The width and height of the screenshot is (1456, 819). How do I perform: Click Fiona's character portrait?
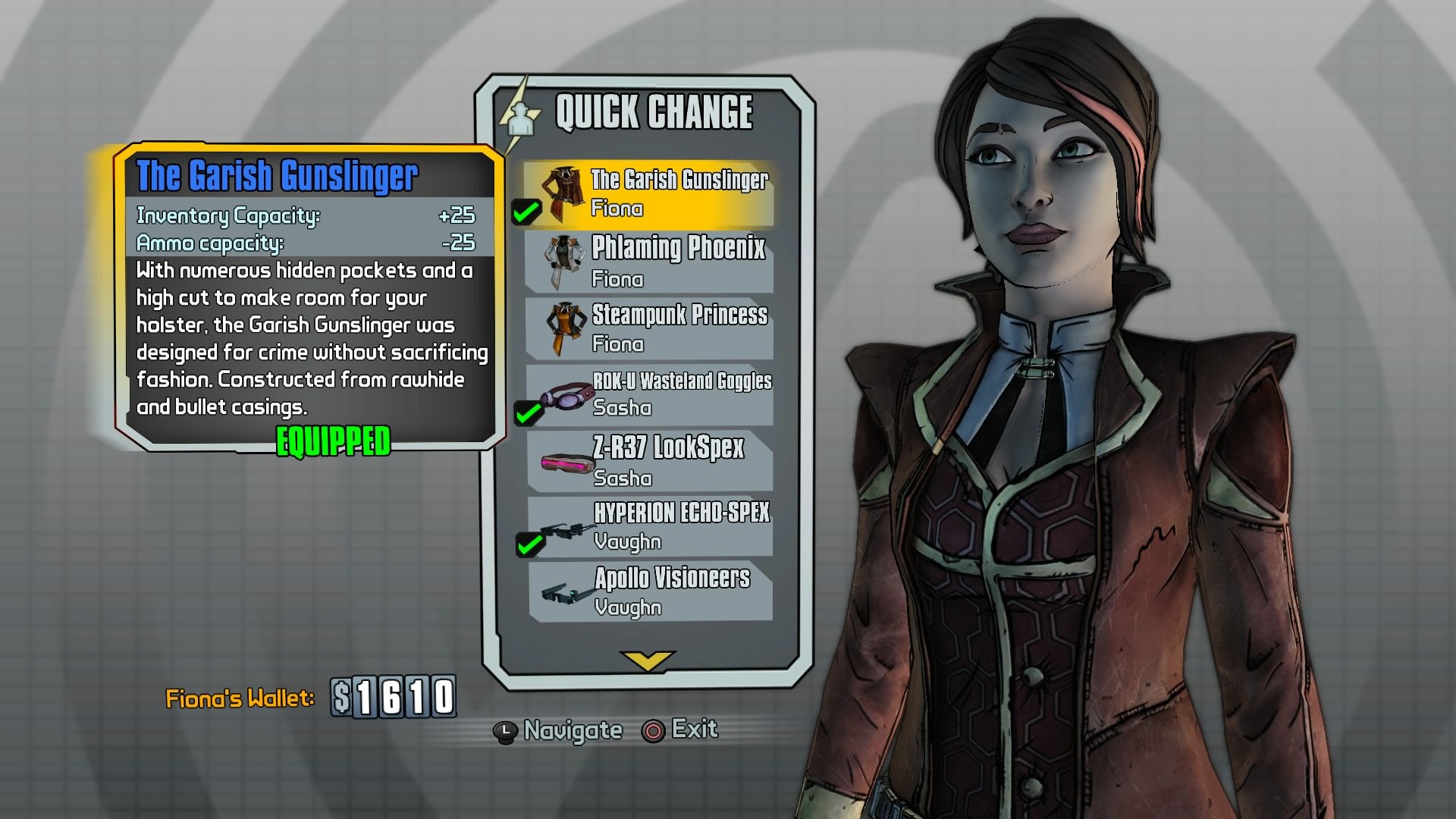[1046, 303]
